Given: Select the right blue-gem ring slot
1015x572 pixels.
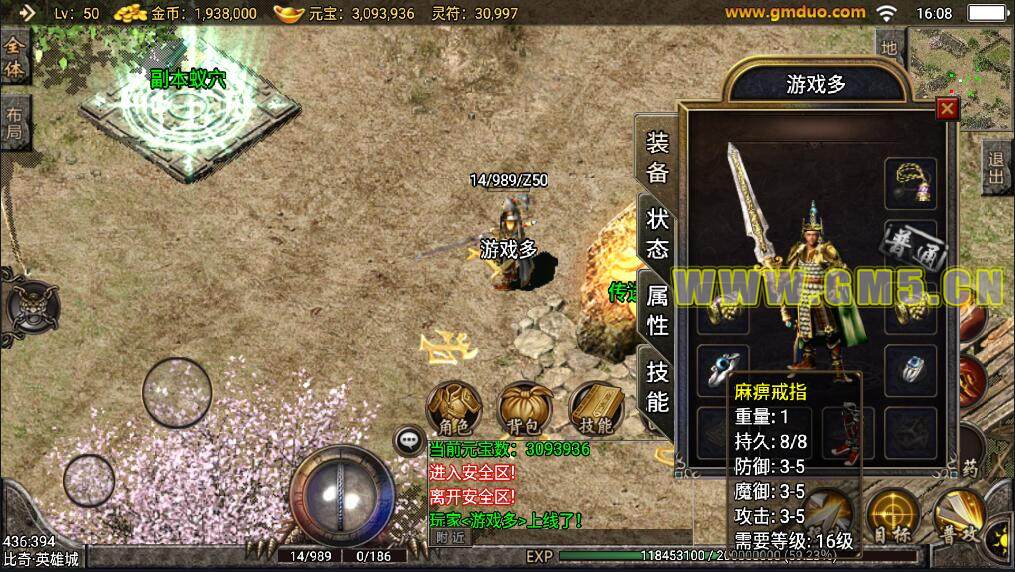Looking at the screenshot, I should pos(910,366).
